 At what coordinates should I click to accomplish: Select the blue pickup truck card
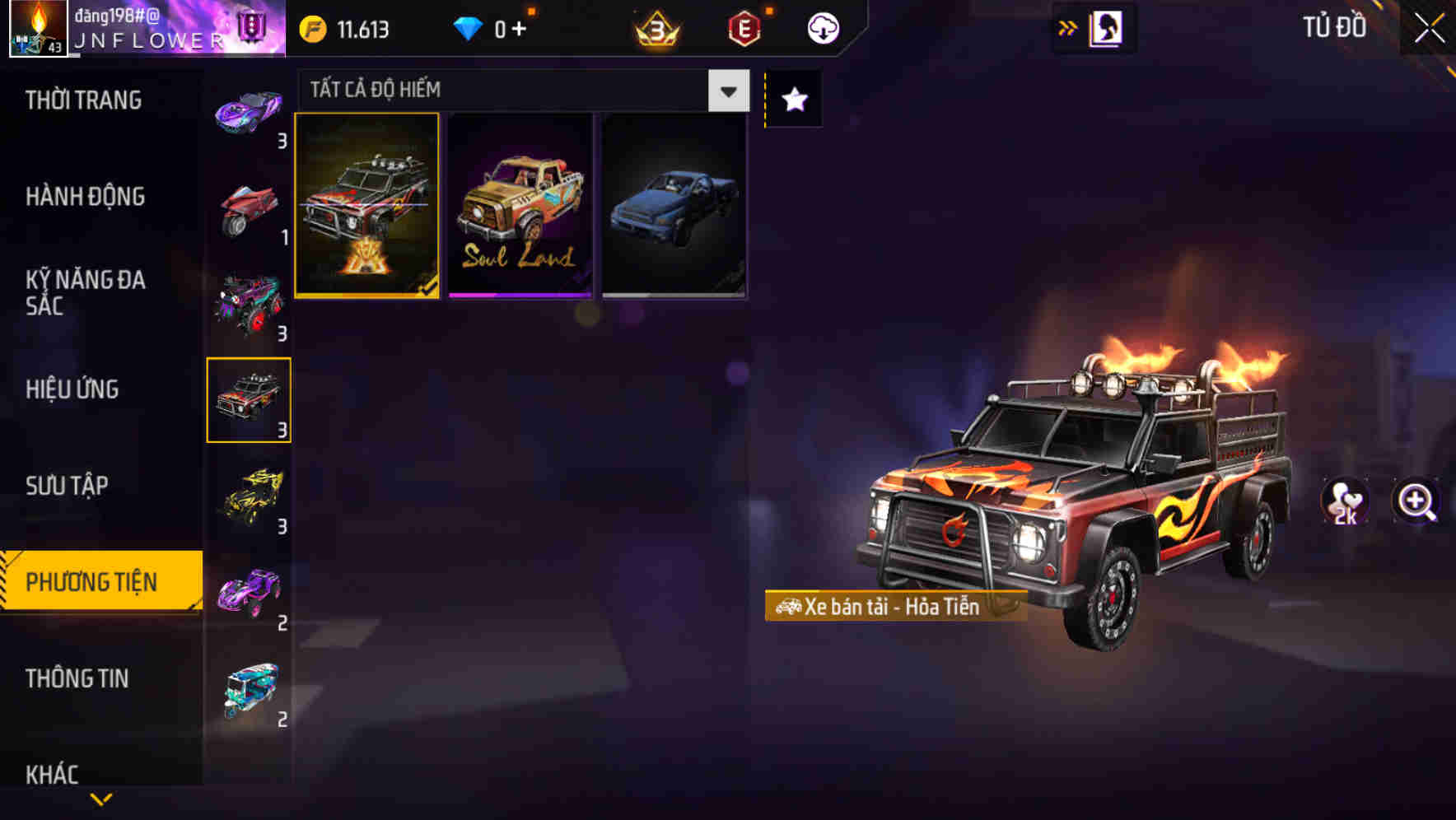pos(673,205)
